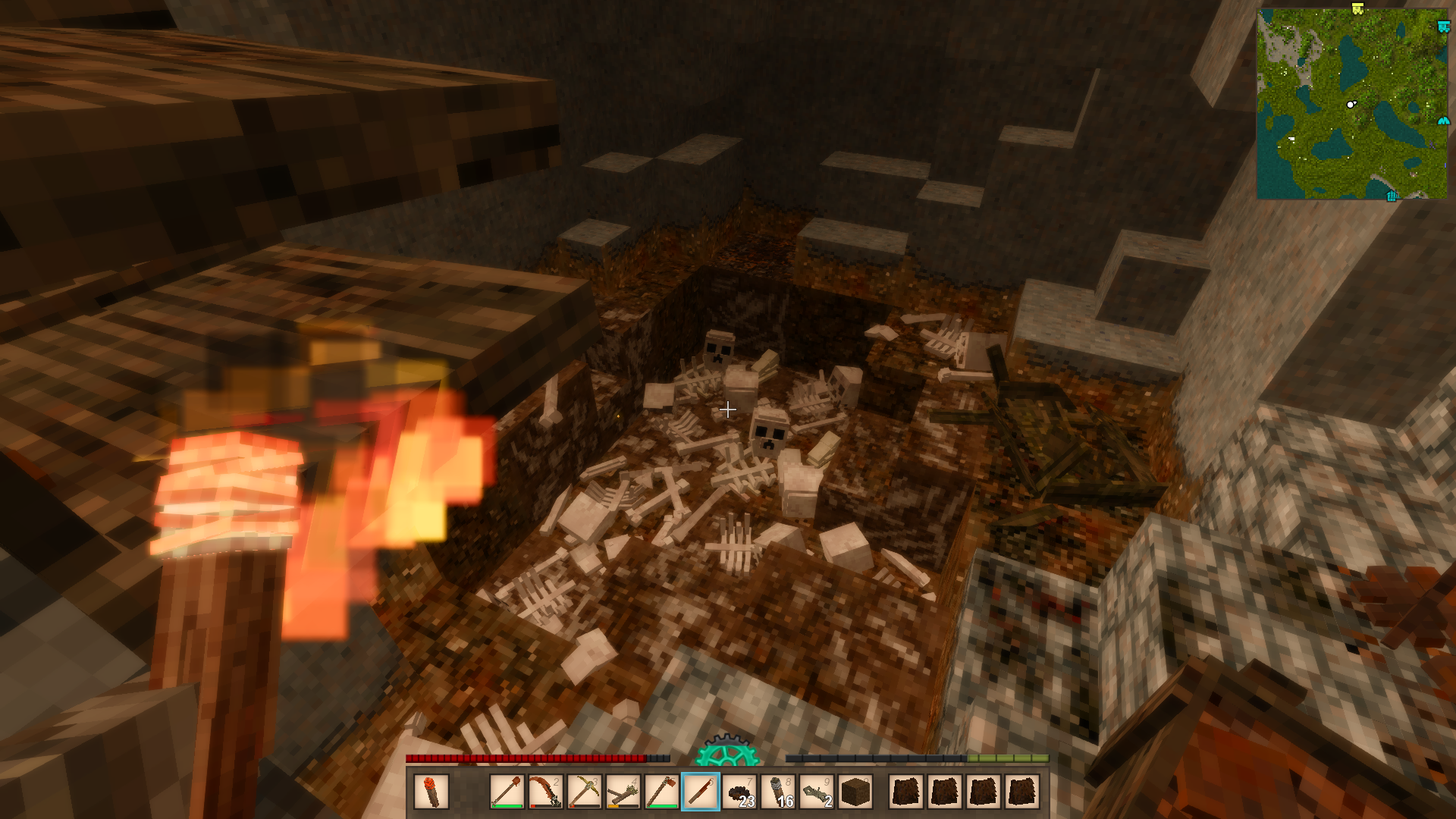
Task: Click the highlighted hotbar slot 6
Action: point(701,792)
